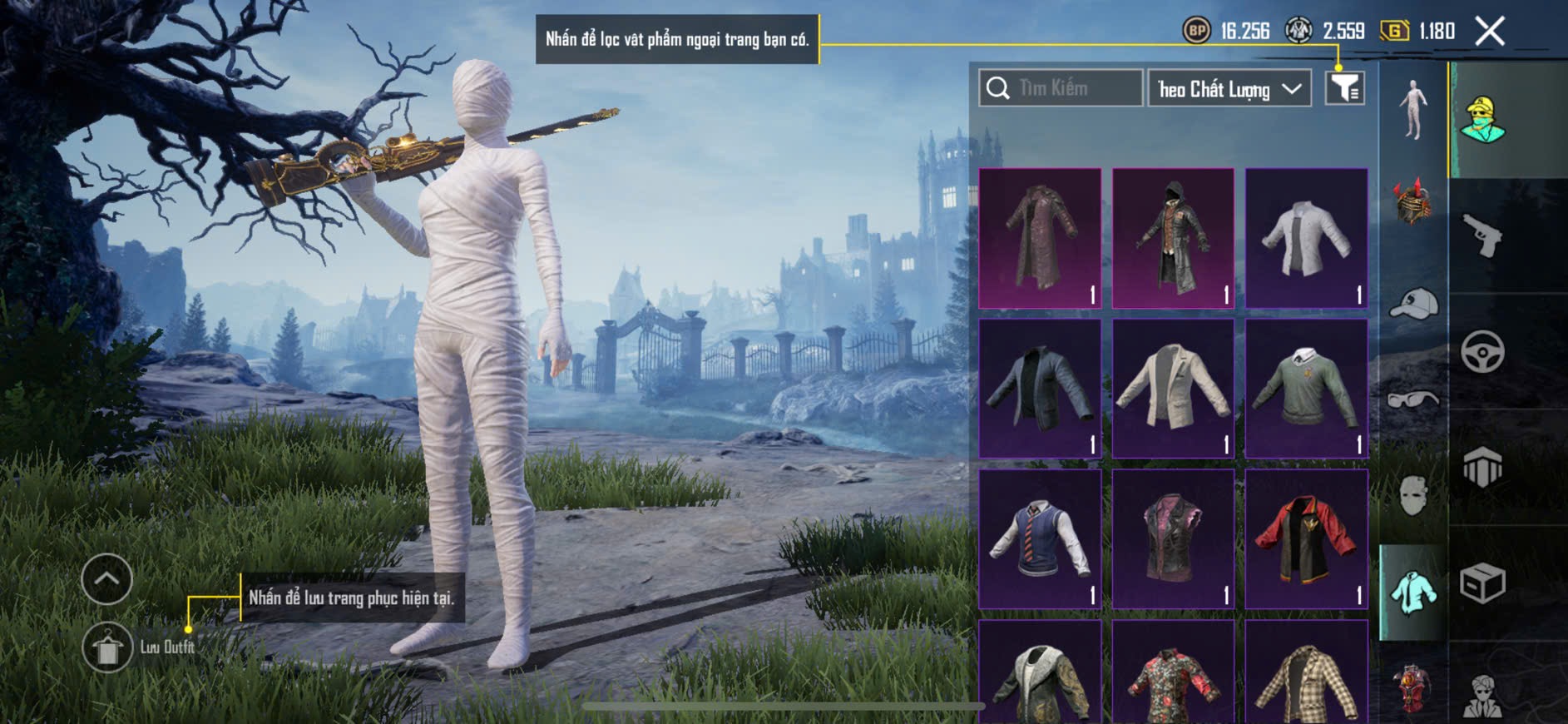The width and height of the screenshot is (1568, 724).
Task: Open the pistol weapon skins tab
Action: 1482,236
